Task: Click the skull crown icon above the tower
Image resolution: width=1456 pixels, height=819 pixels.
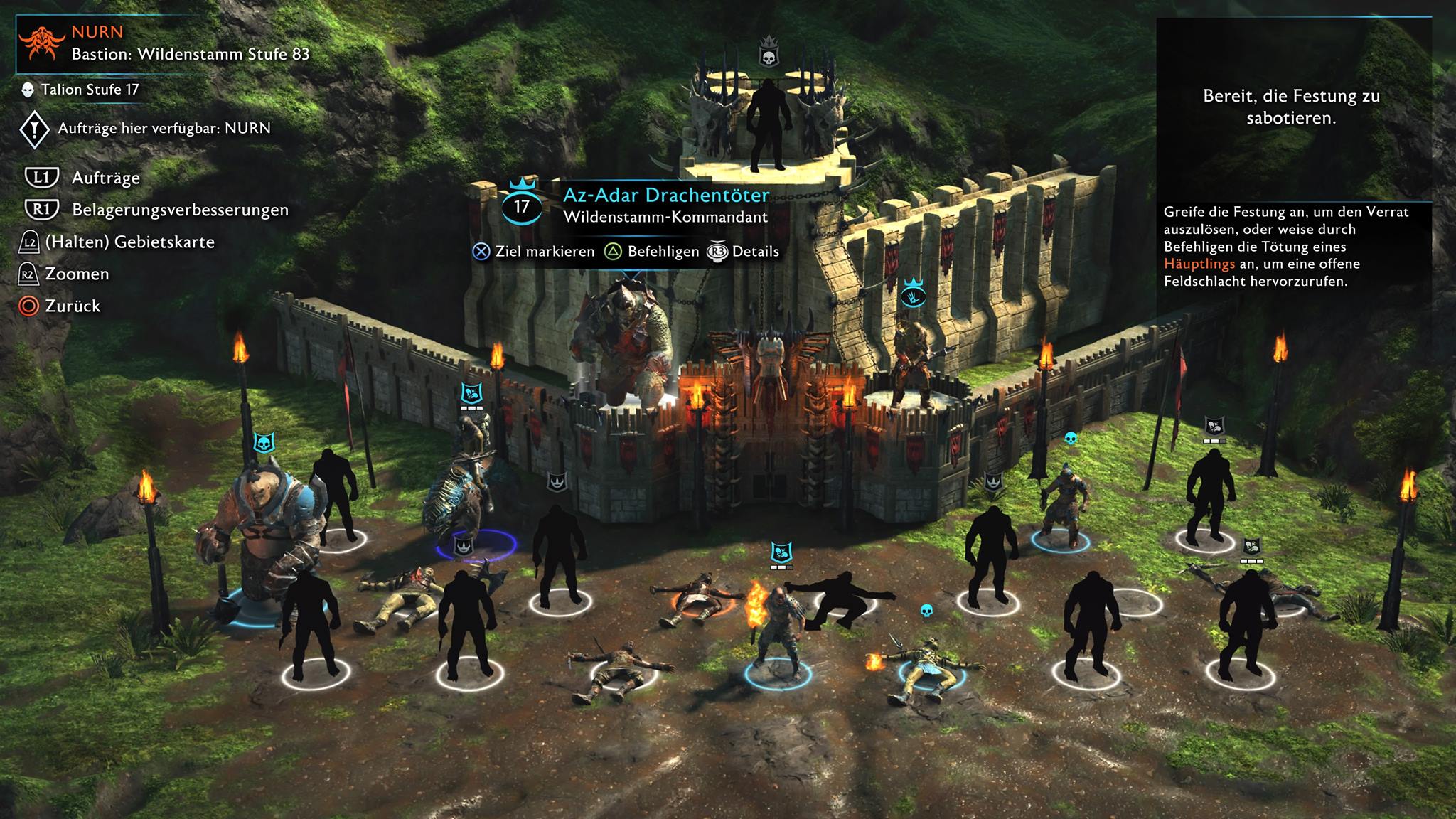Action: click(x=769, y=51)
